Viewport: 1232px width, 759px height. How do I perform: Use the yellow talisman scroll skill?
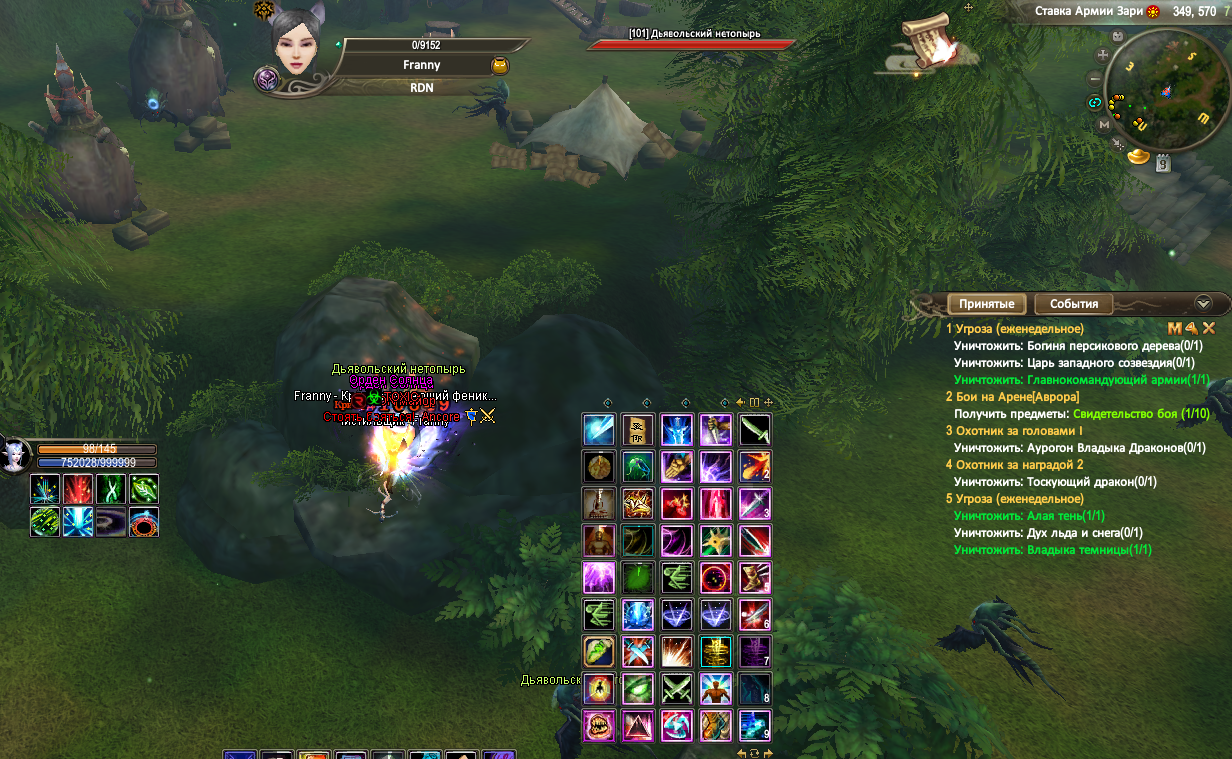point(637,429)
